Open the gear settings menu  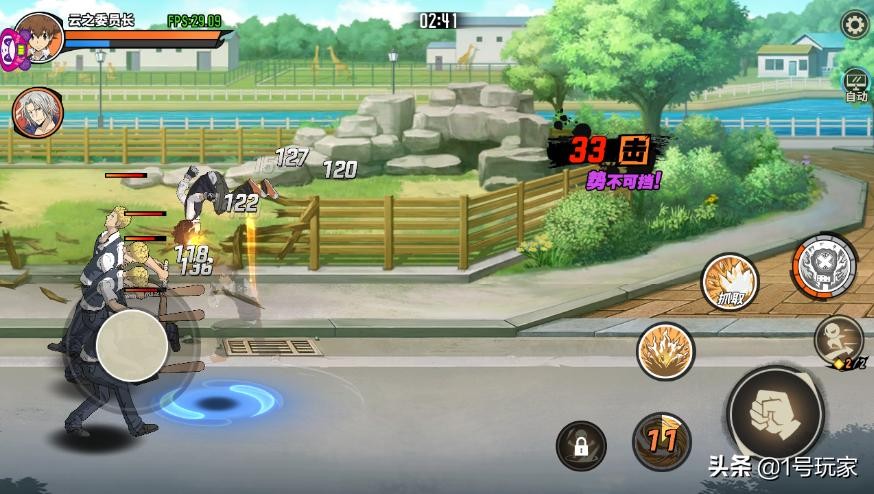click(855, 23)
